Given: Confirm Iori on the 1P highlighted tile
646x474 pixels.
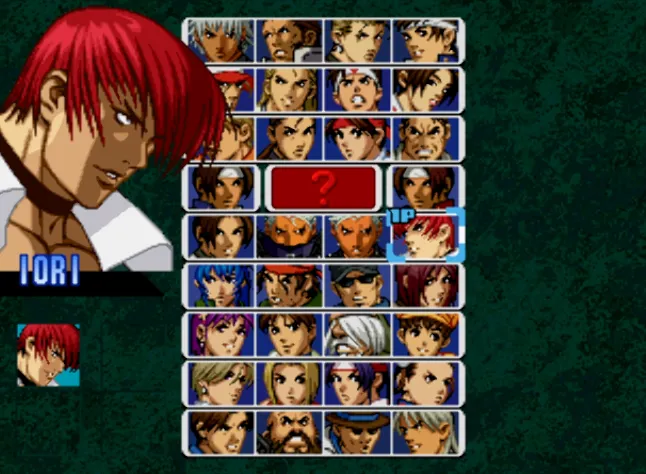Looking at the screenshot, I should [427, 236].
